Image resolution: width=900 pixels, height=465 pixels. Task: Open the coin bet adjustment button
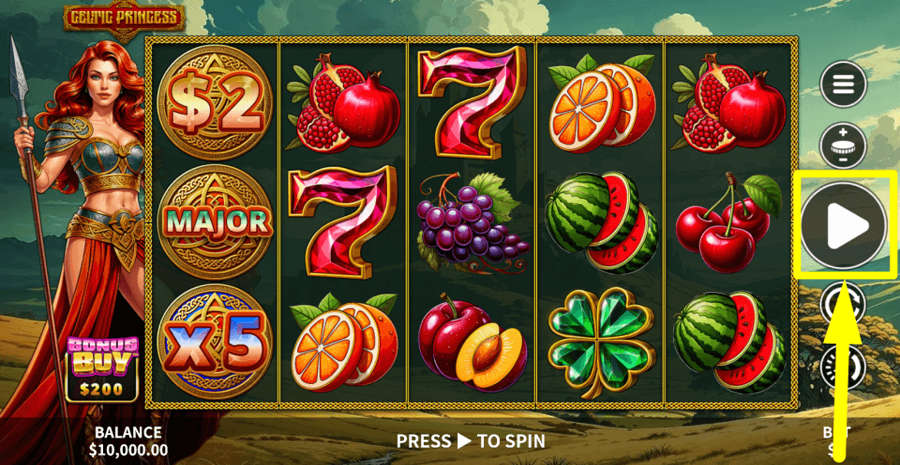click(843, 146)
